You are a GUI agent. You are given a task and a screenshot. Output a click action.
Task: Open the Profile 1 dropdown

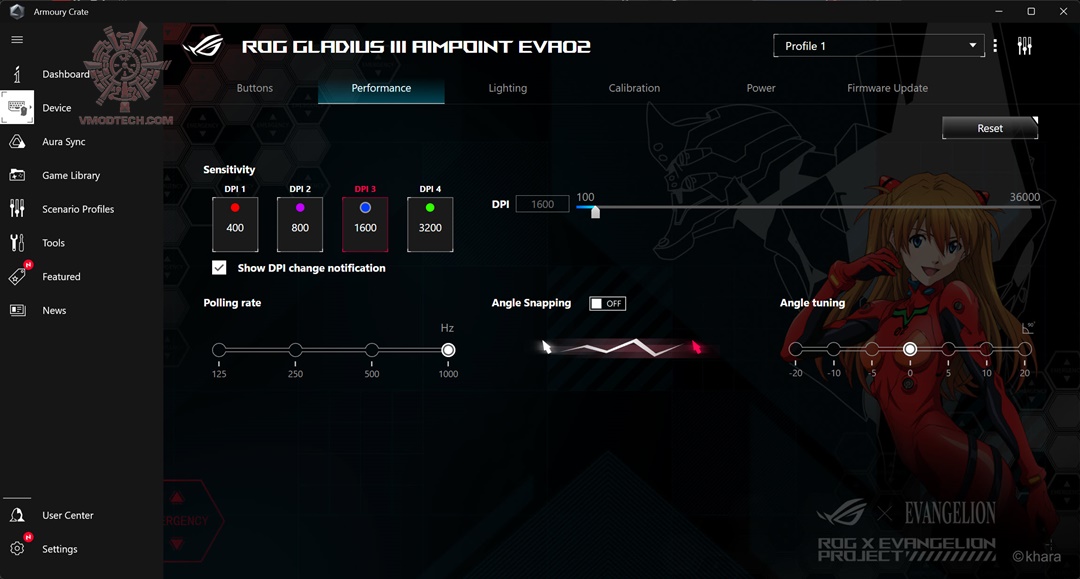(878, 46)
